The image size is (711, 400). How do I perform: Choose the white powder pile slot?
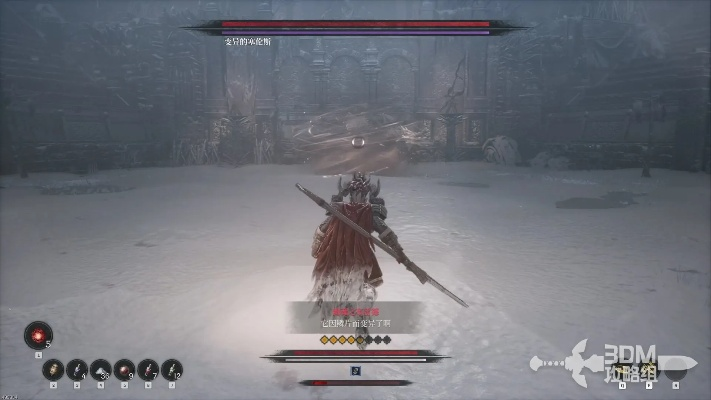101,369
